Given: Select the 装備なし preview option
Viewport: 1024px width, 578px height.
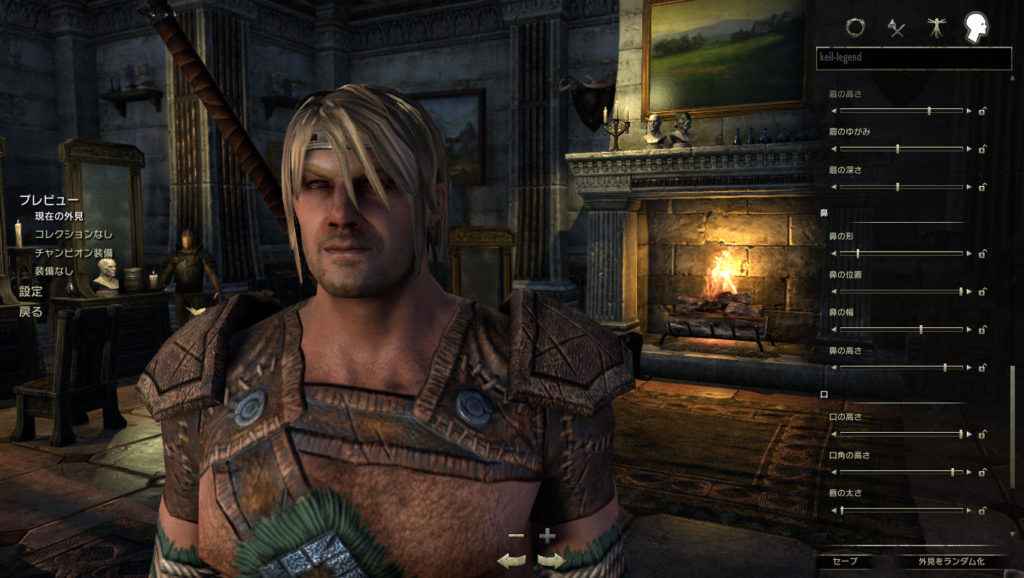Looking at the screenshot, I should coord(55,271).
